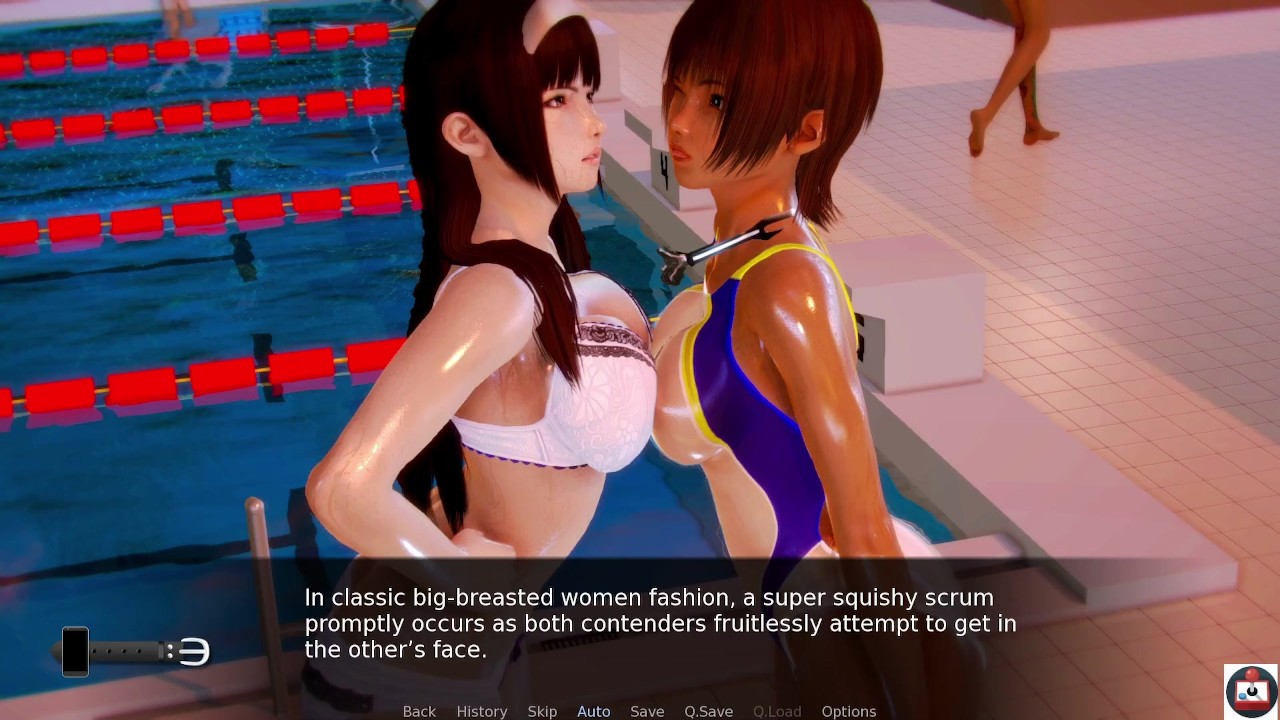Go back with the Back button

(x=419, y=711)
